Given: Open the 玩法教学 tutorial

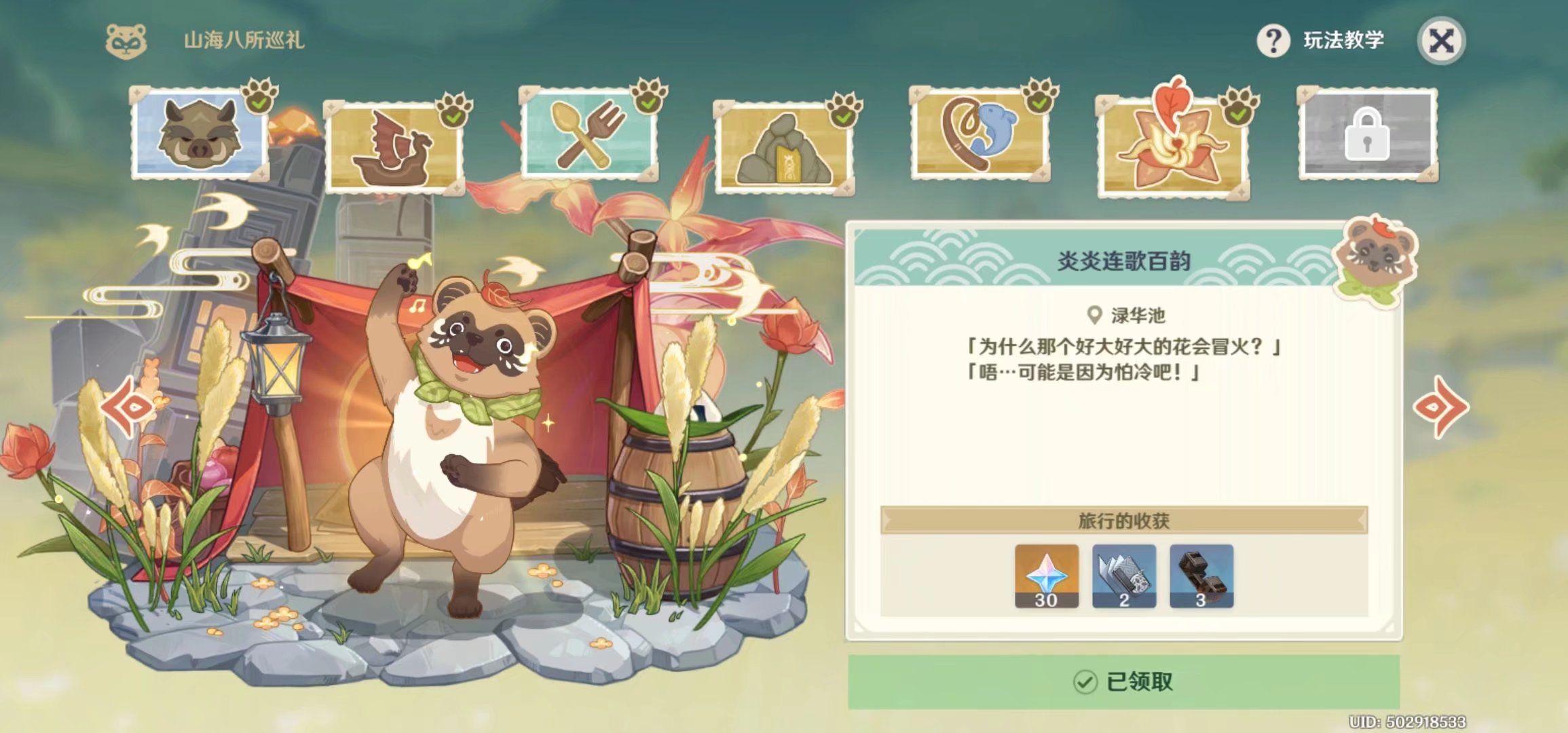Looking at the screenshot, I should (1321, 41).
